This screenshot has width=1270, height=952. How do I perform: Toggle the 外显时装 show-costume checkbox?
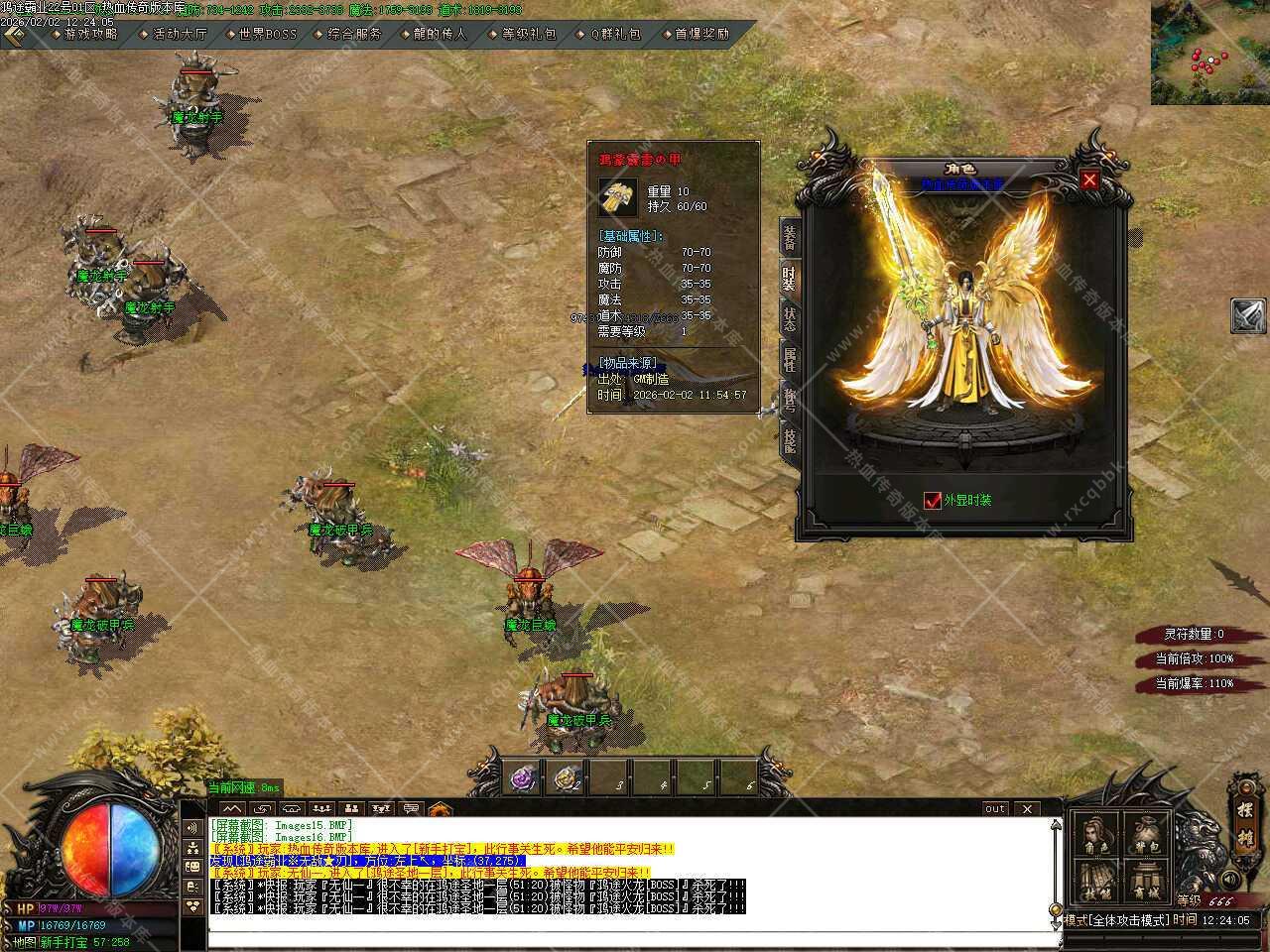(x=932, y=500)
